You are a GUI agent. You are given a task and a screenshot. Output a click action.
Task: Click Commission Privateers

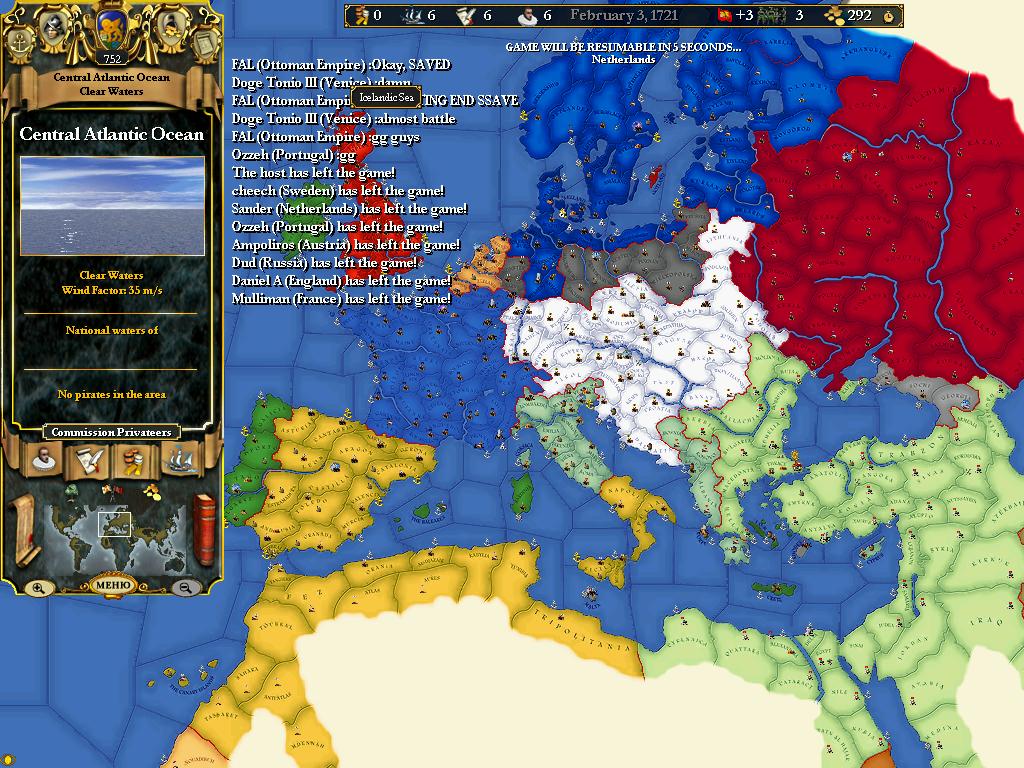(x=111, y=432)
